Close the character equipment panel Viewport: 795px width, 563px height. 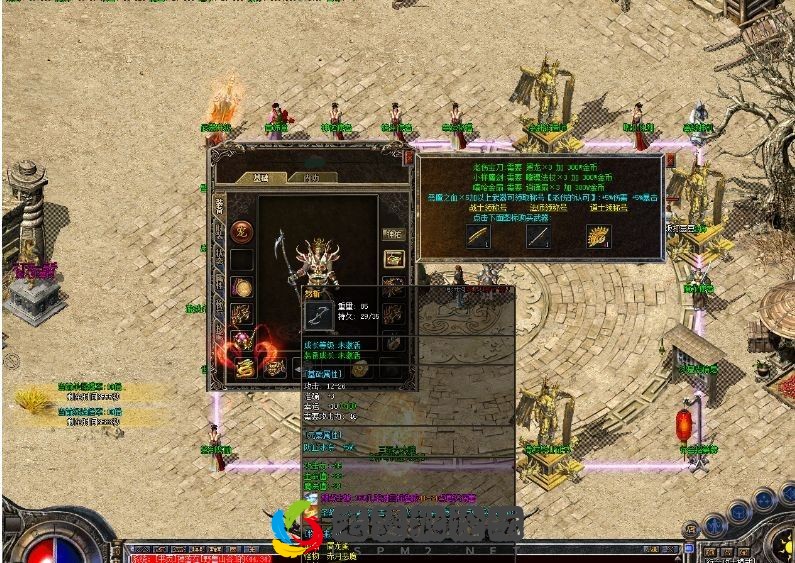click(x=408, y=155)
